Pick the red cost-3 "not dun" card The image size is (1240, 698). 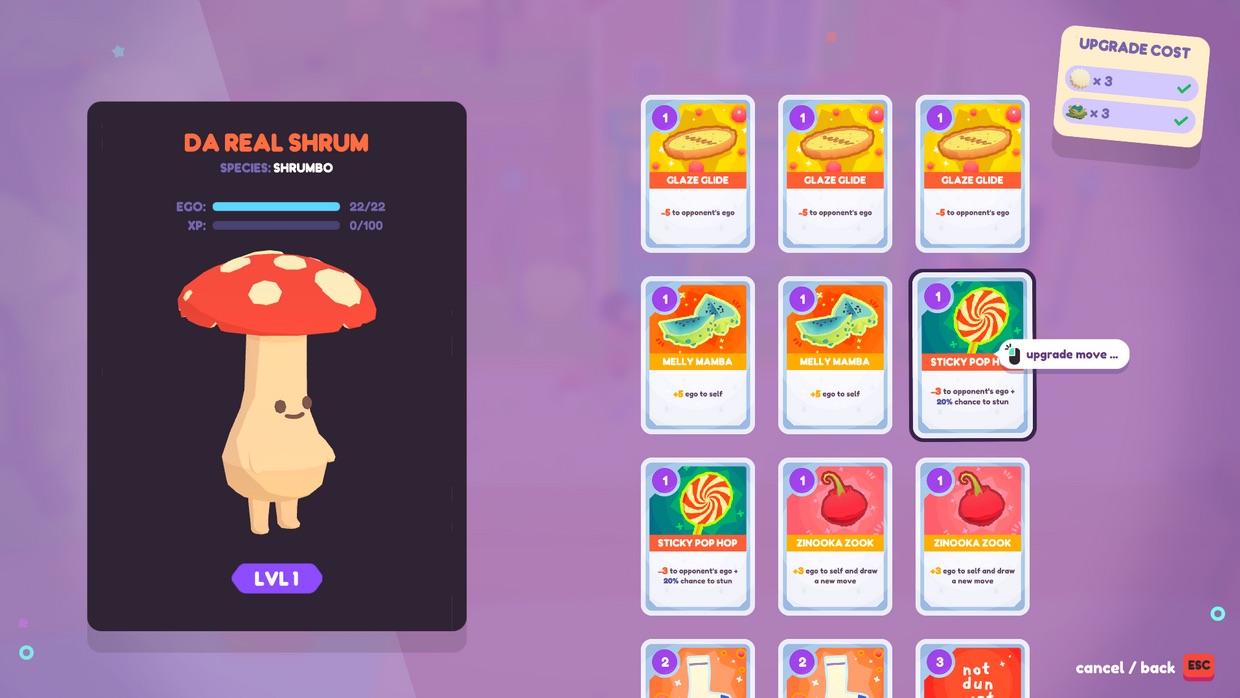pyautogui.click(x=972, y=670)
